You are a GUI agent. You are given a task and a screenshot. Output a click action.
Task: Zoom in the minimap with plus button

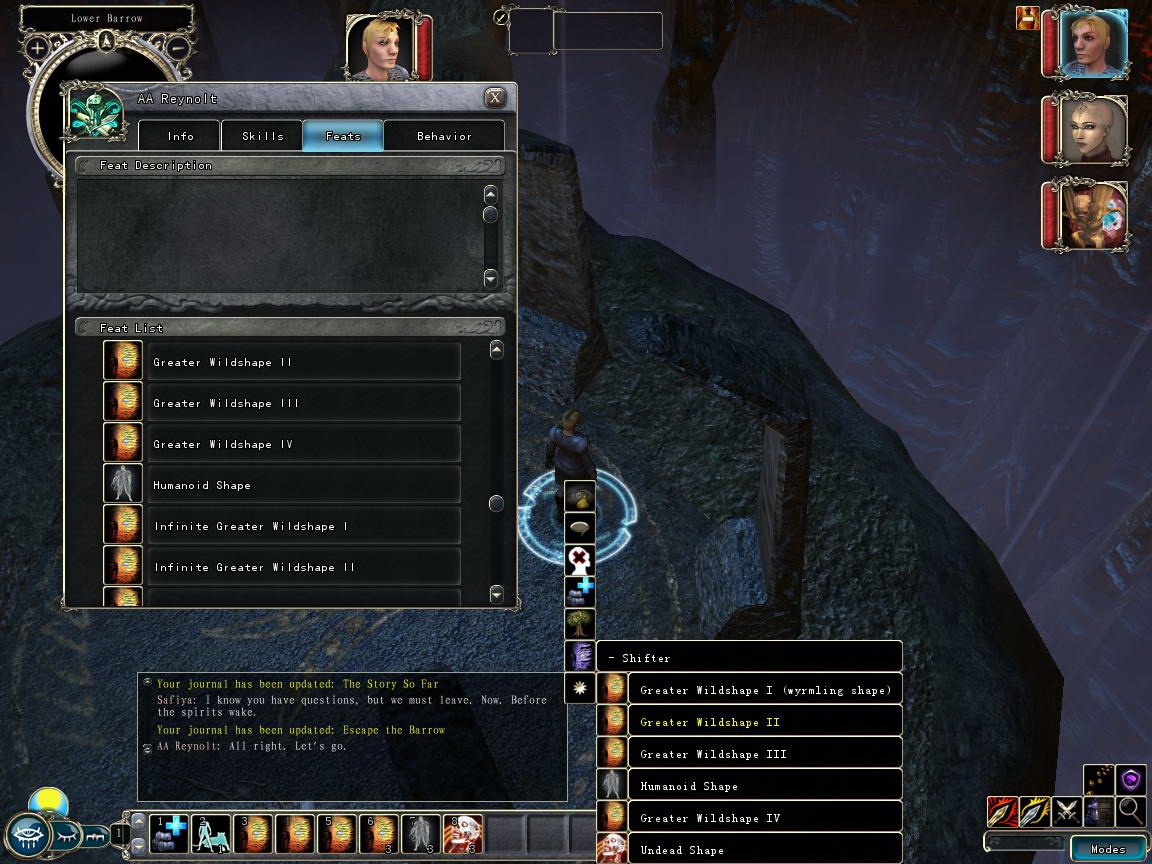pyautogui.click(x=38, y=47)
